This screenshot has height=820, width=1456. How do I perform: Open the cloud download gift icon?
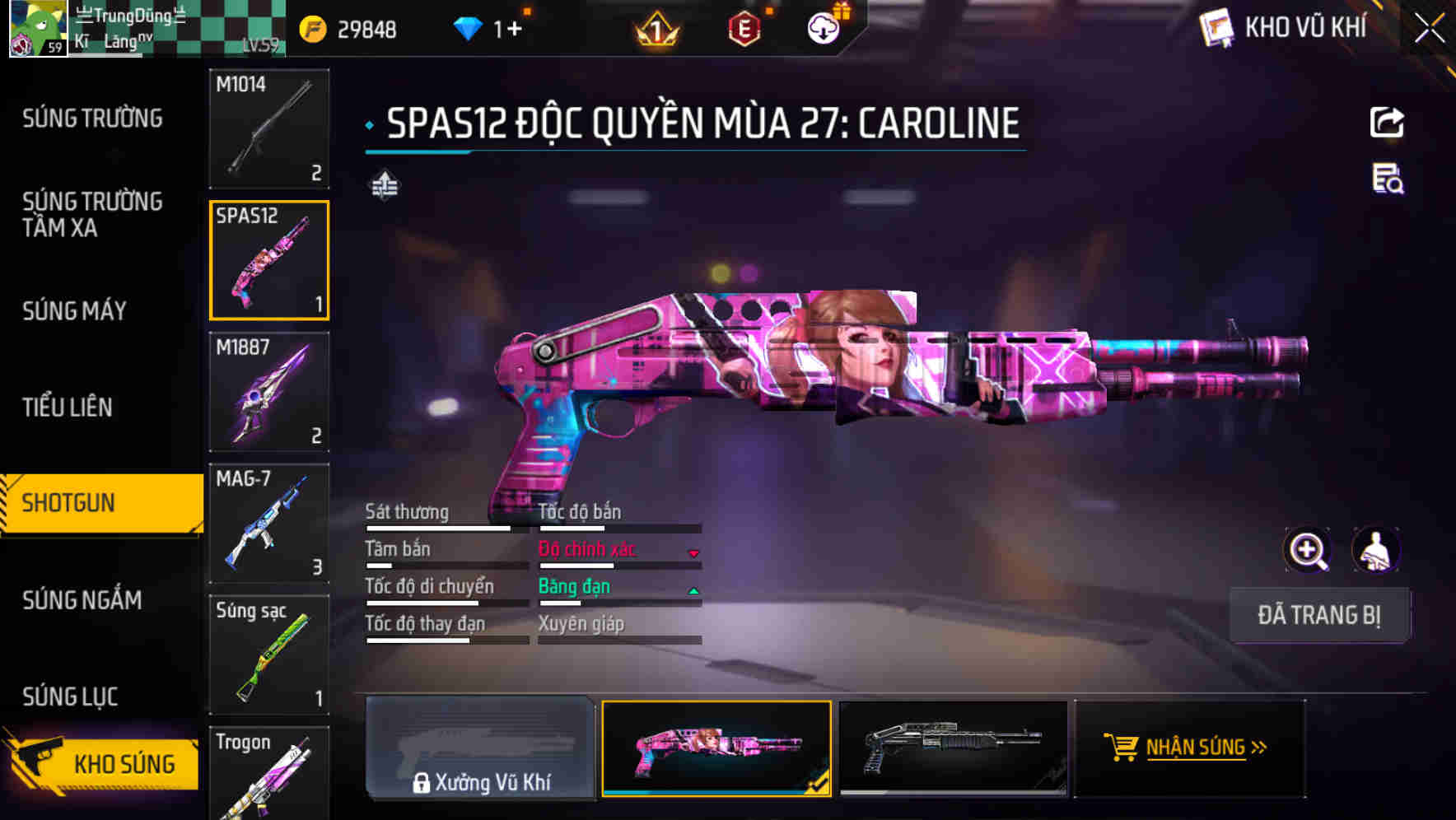coord(823,27)
